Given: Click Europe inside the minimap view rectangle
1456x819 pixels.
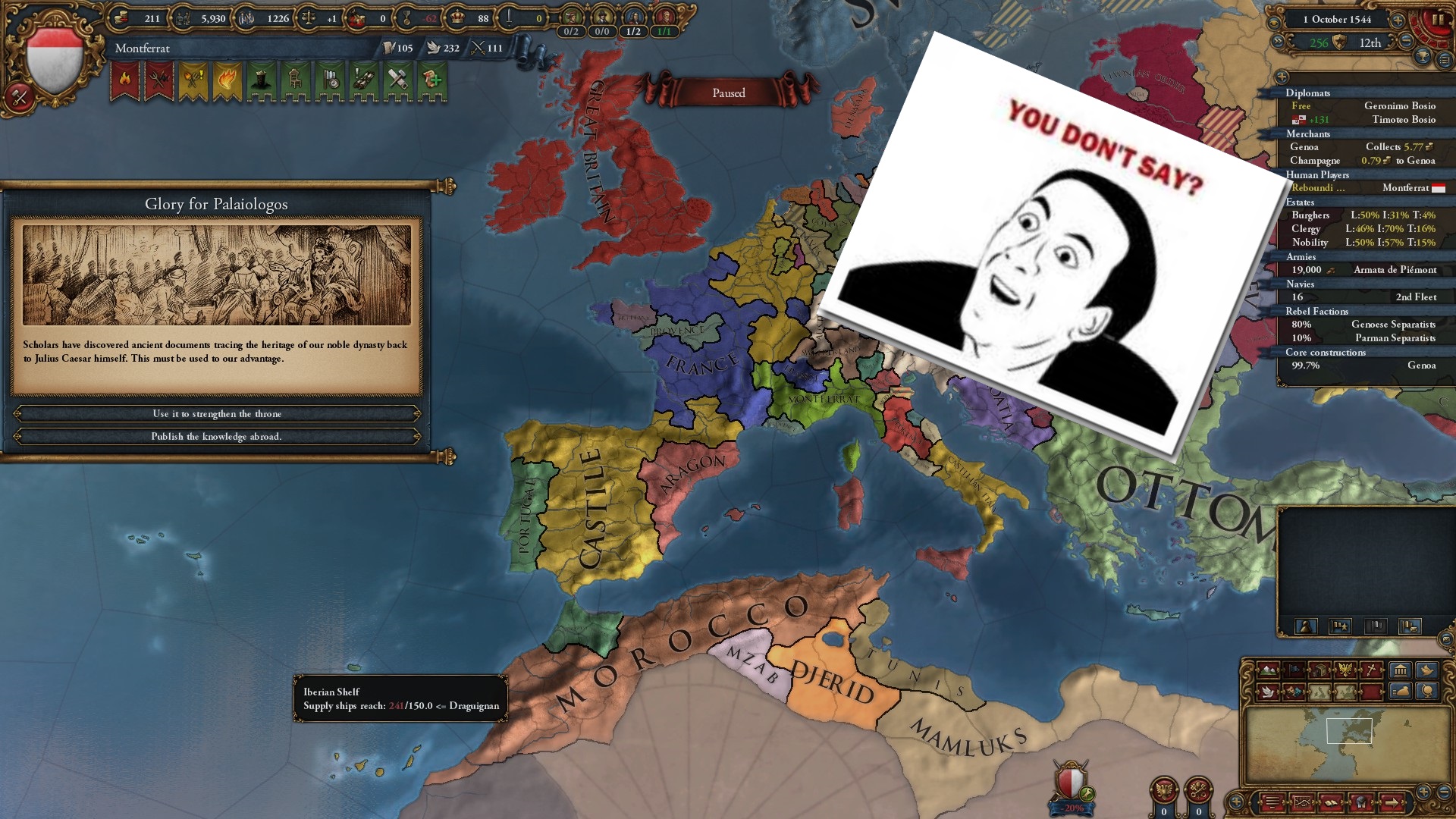Looking at the screenshot, I should (1349, 730).
